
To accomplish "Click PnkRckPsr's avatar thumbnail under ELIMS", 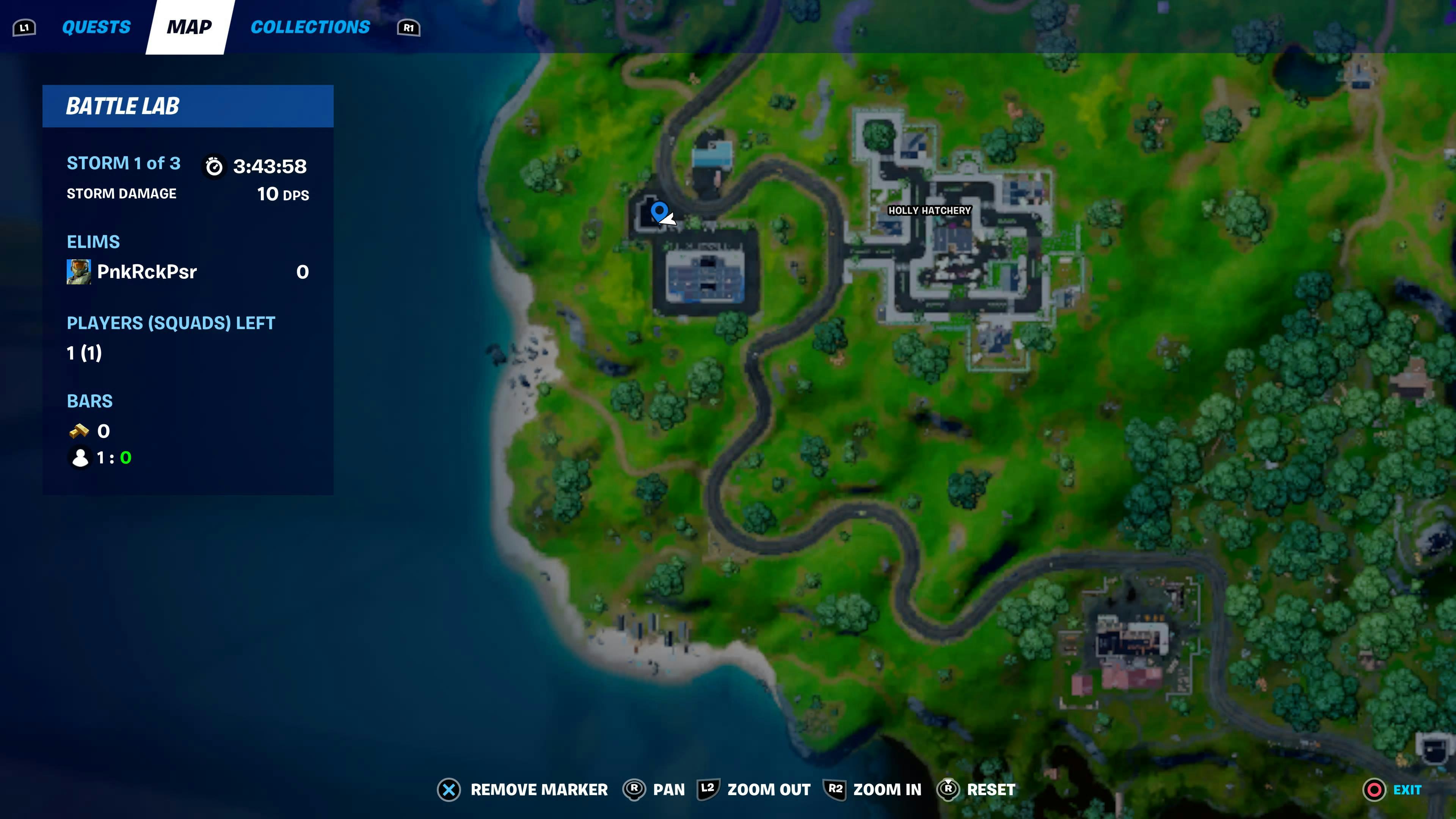I will tap(79, 272).
